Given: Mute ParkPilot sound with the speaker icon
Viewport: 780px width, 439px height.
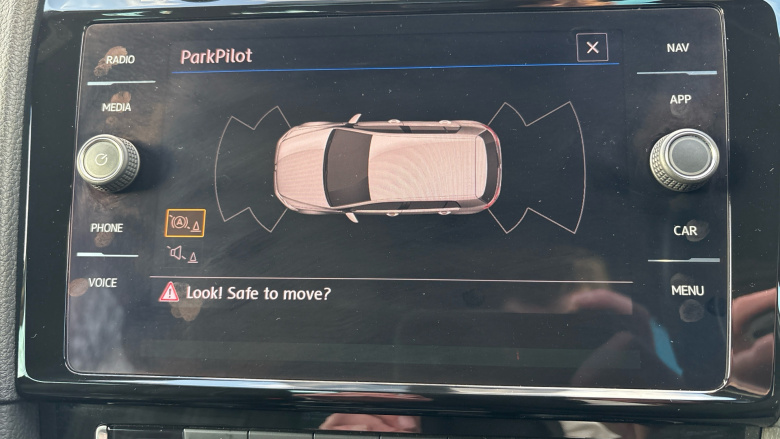Looking at the screenshot, I should pos(183,254).
